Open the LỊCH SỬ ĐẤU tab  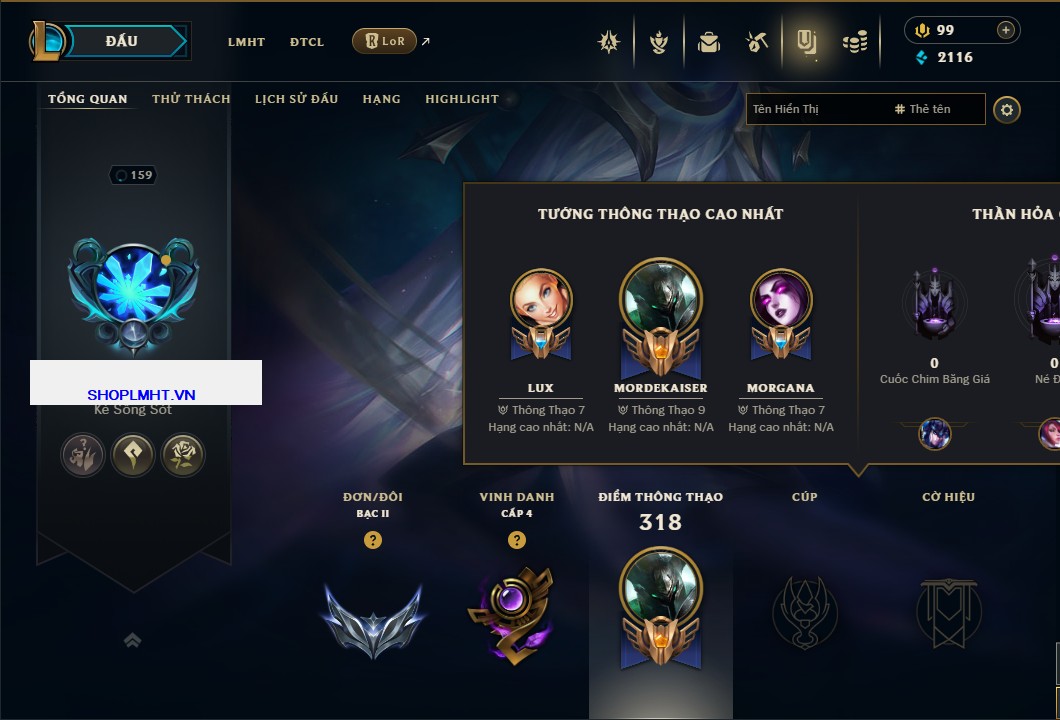coord(296,99)
